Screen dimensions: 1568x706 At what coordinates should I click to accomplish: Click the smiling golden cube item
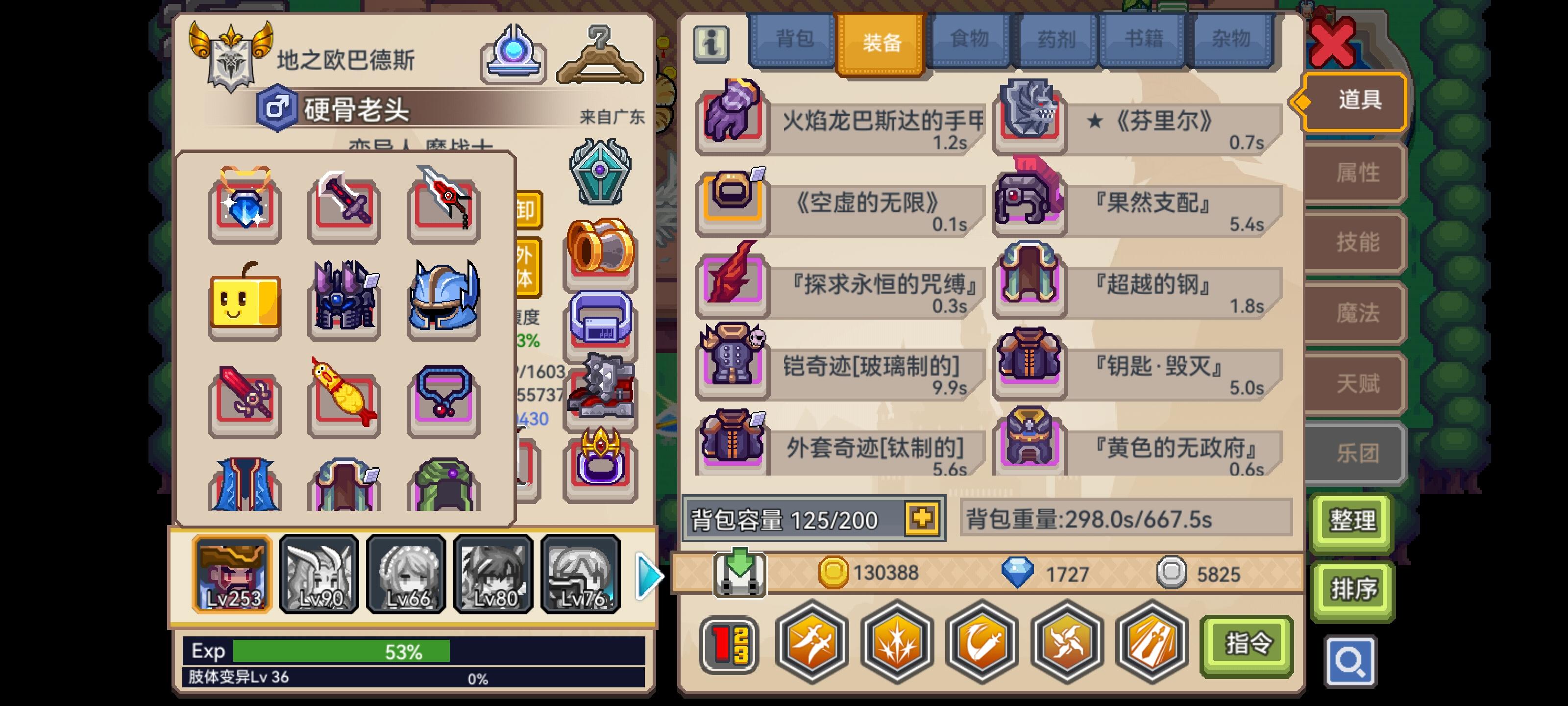(244, 302)
